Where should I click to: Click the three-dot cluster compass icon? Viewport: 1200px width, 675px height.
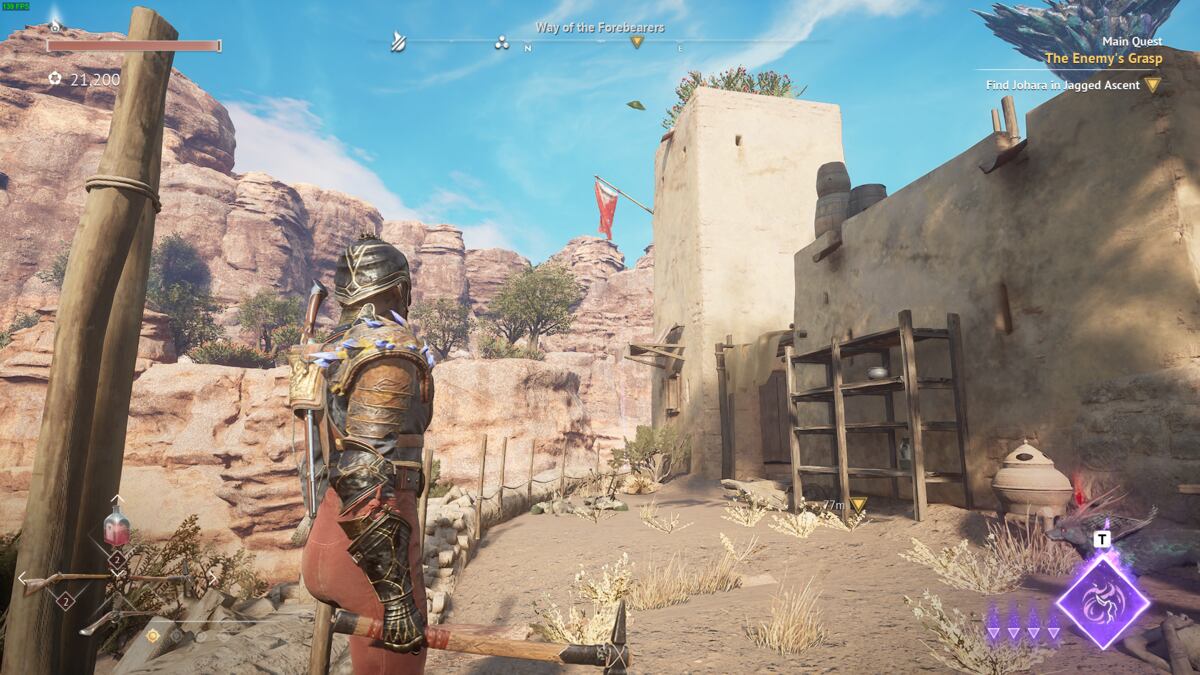click(502, 42)
